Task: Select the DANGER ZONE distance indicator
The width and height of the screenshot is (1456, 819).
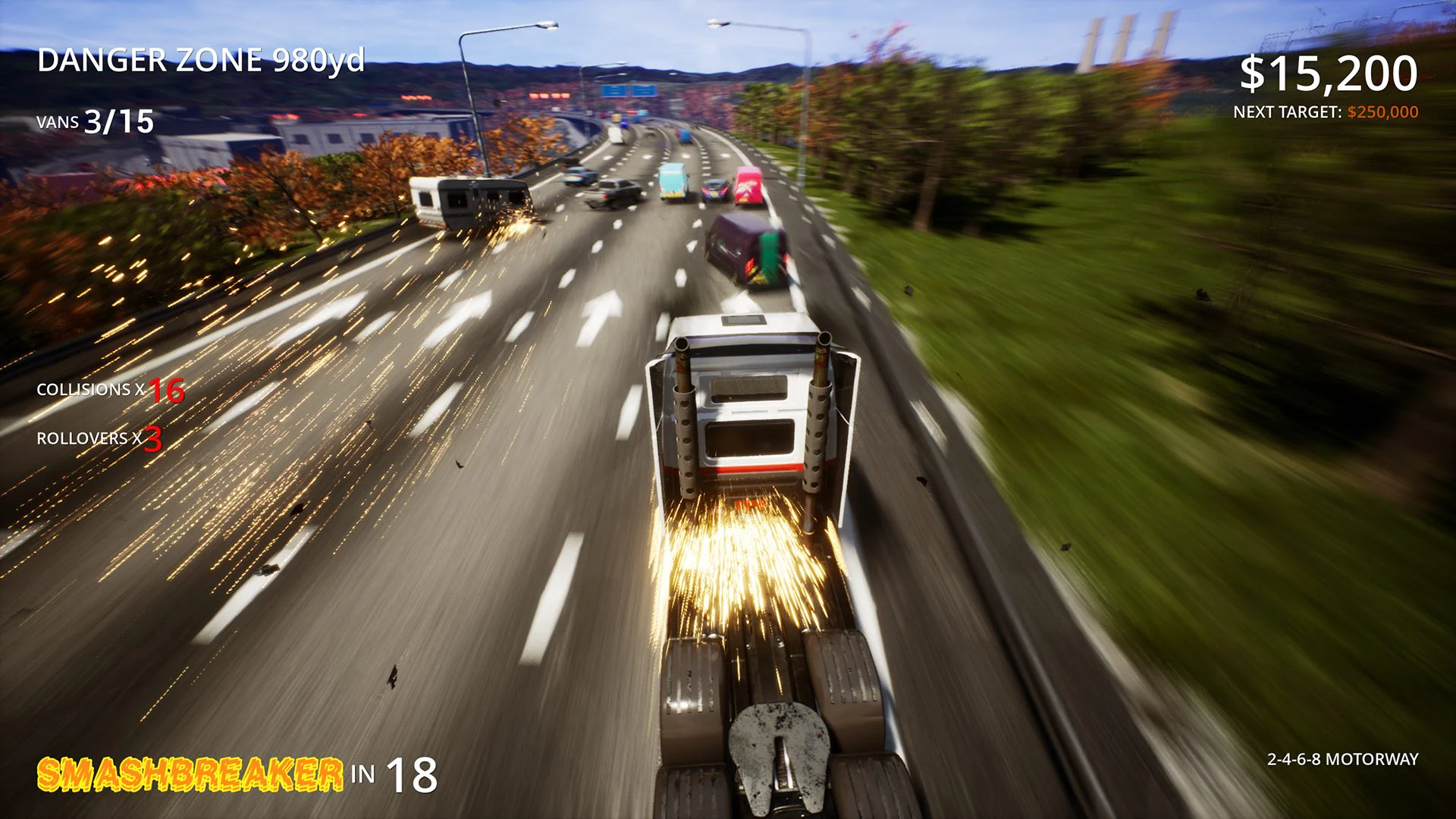Action: 202,61
